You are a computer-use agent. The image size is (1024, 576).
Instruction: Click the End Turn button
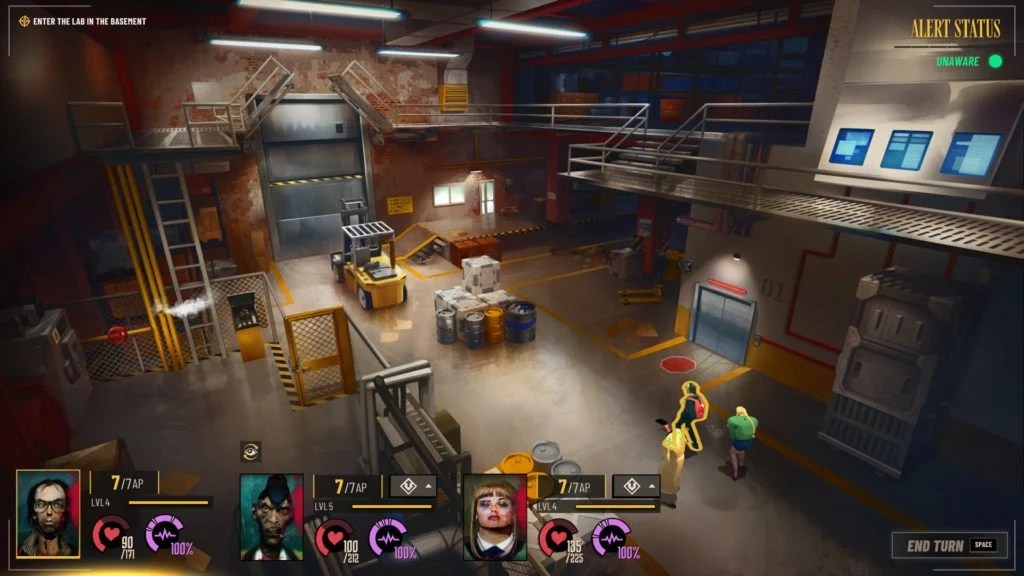[x=945, y=545]
